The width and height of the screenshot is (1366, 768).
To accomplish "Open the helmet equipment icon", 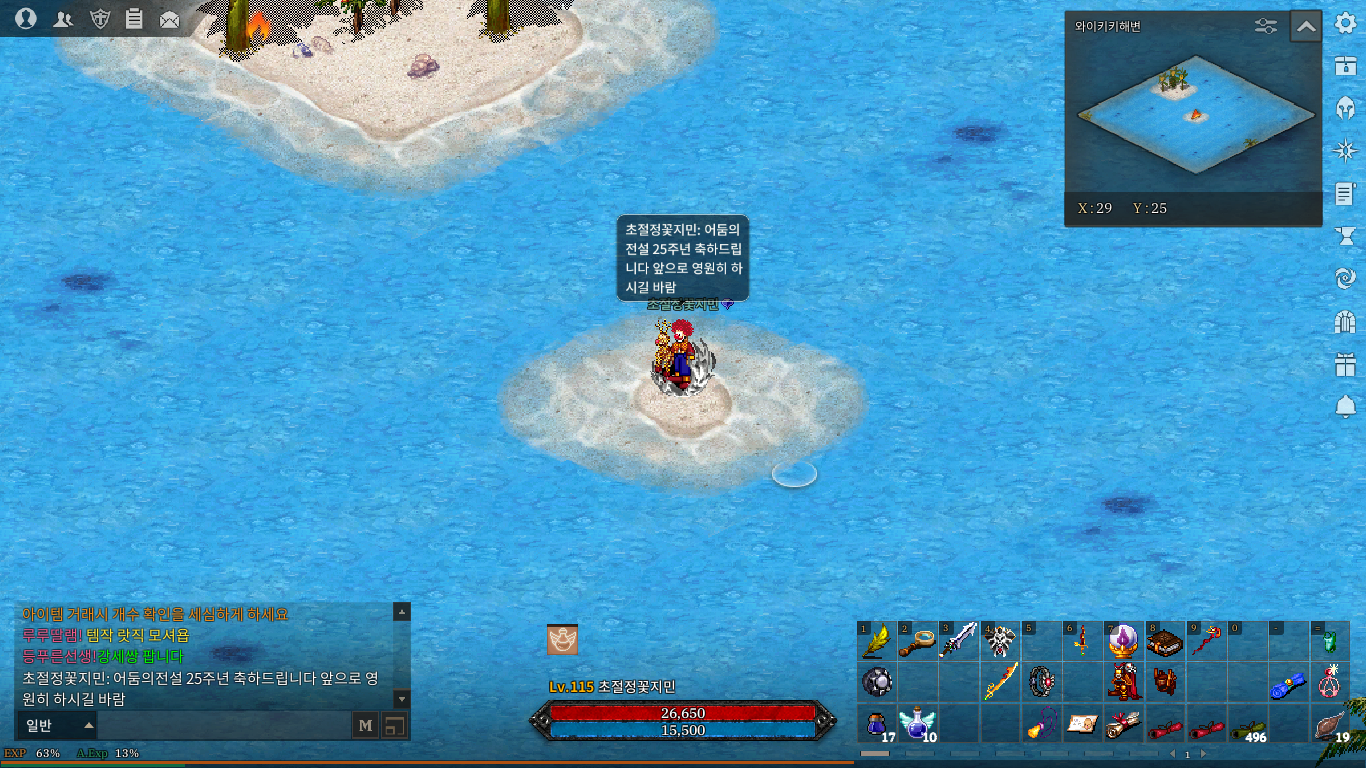I will pyautogui.click(x=1345, y=108).
